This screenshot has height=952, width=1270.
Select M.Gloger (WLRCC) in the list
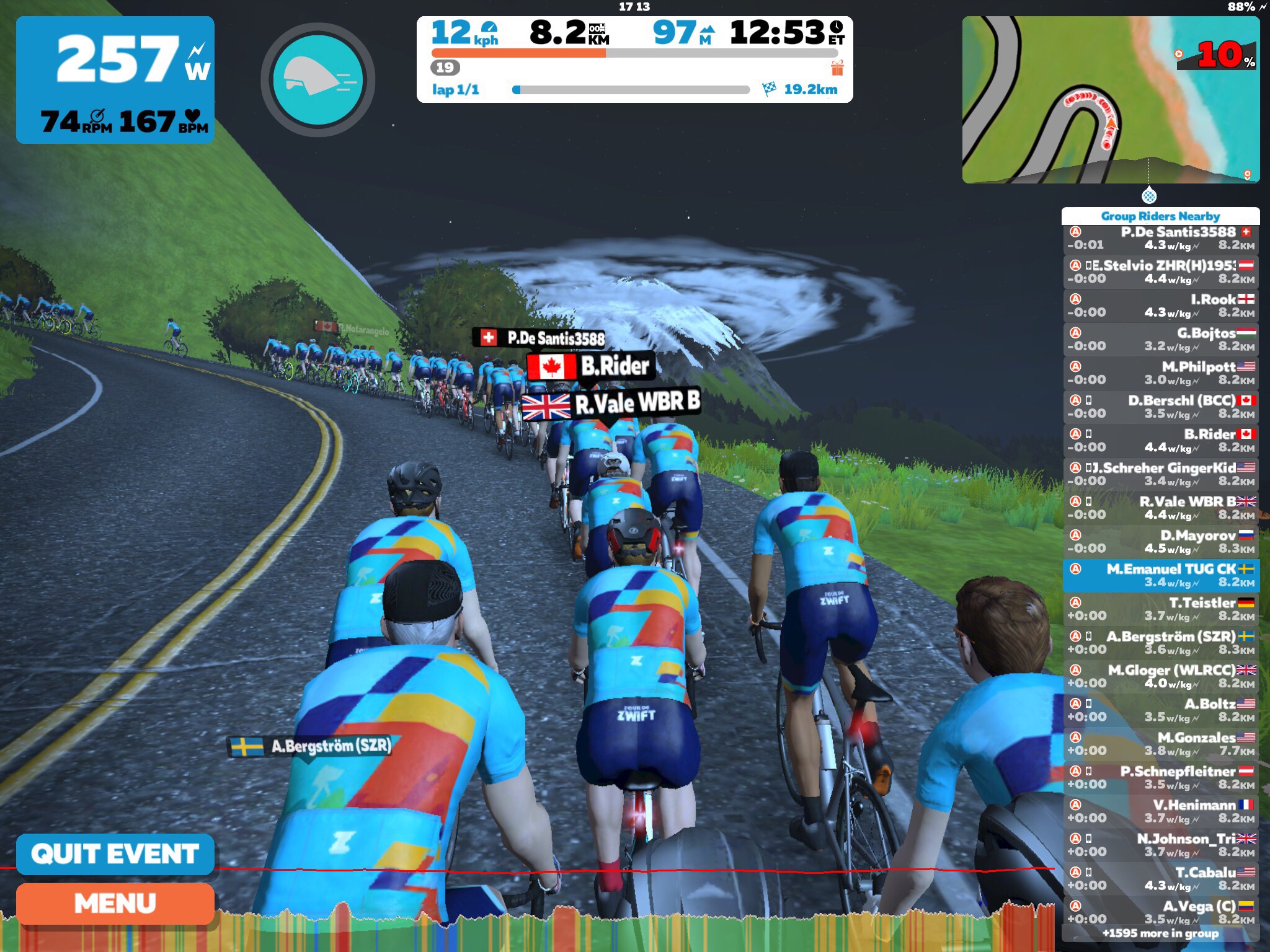pyautogui.click(x=1160, y=676)
